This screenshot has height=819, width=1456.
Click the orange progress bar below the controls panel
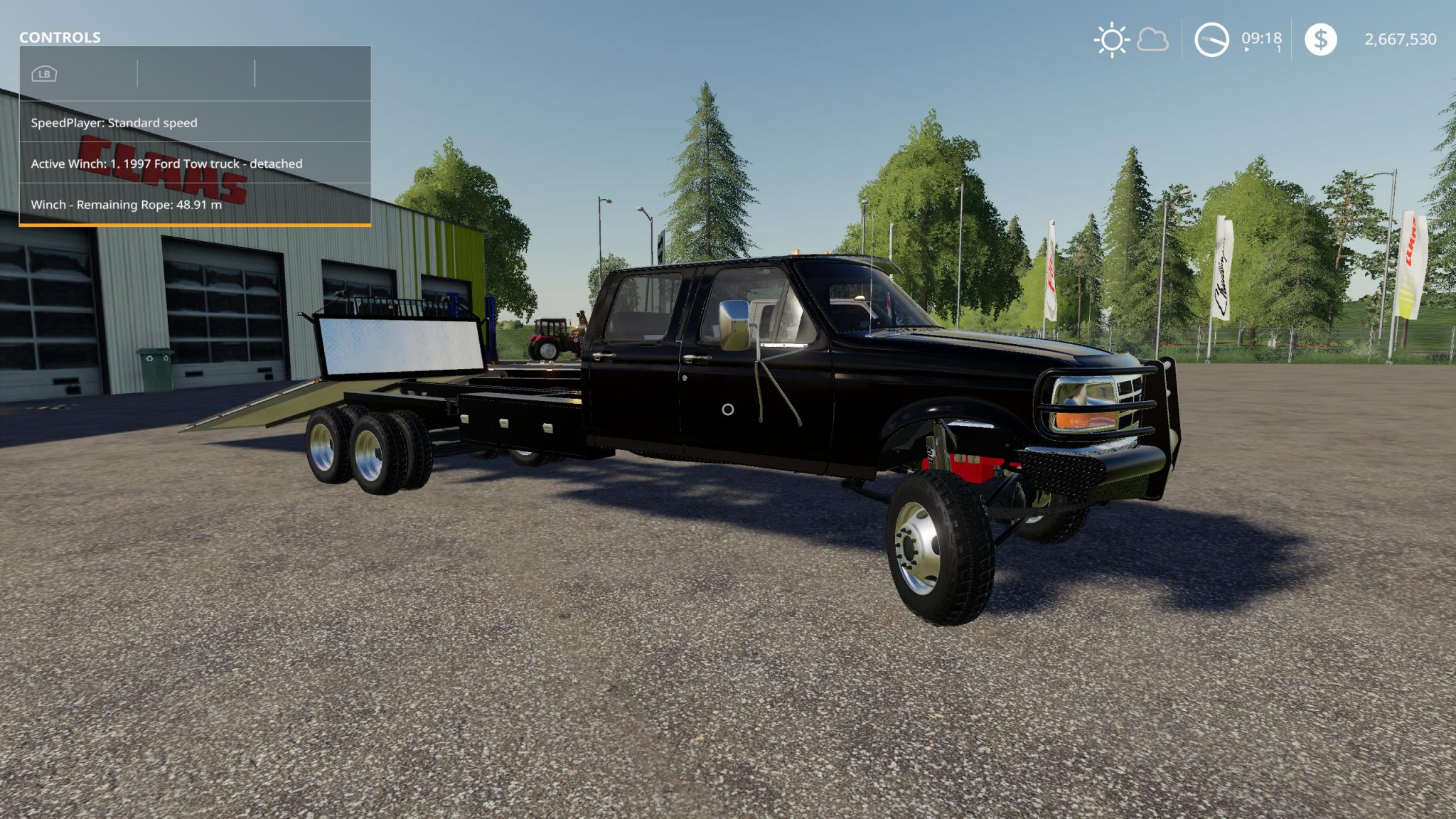(x=196, y=223)
